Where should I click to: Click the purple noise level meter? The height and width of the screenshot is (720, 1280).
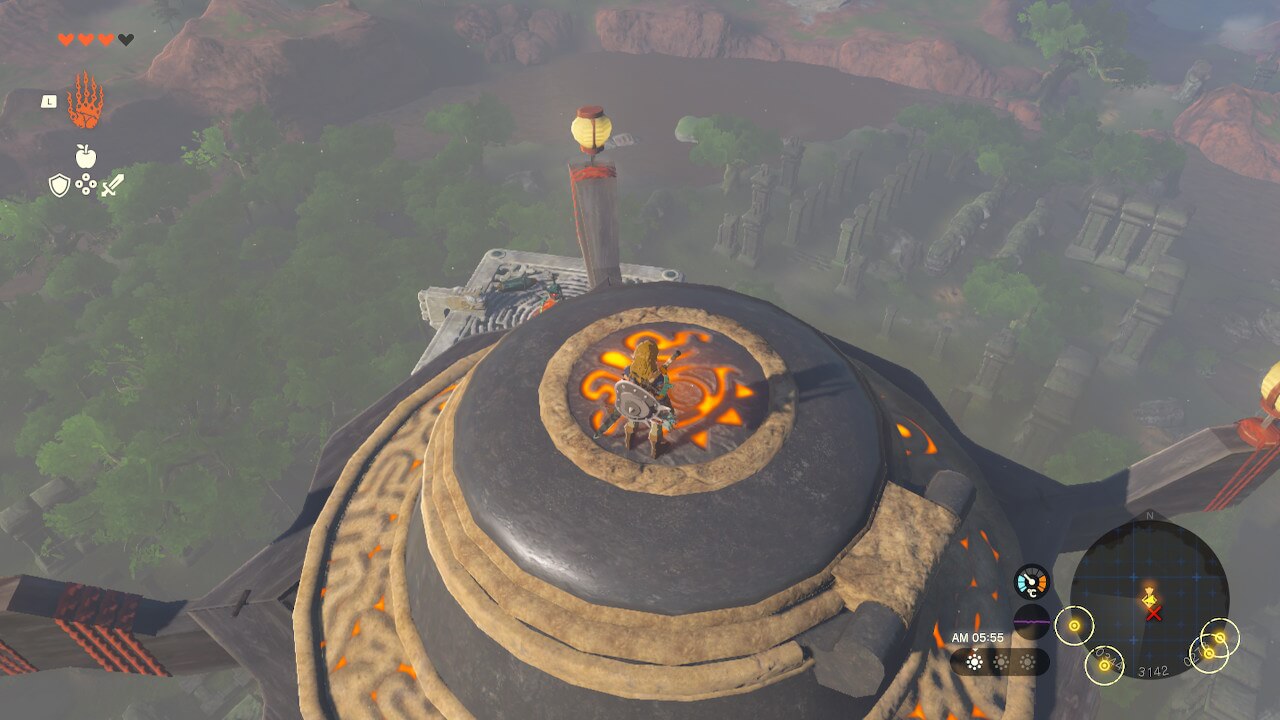1031,621
